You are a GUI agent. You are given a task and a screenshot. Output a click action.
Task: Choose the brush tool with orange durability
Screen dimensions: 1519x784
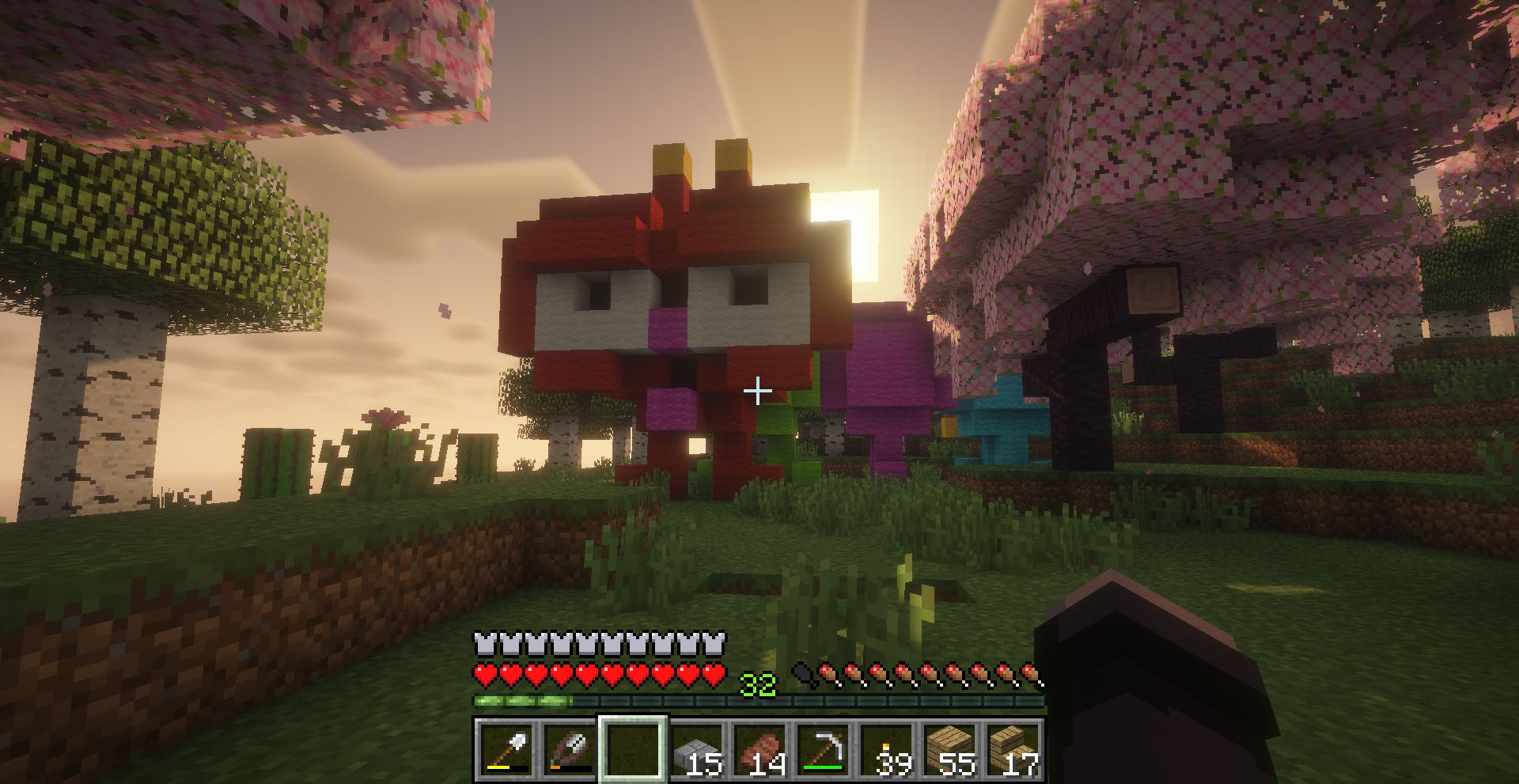click(570, 749)
